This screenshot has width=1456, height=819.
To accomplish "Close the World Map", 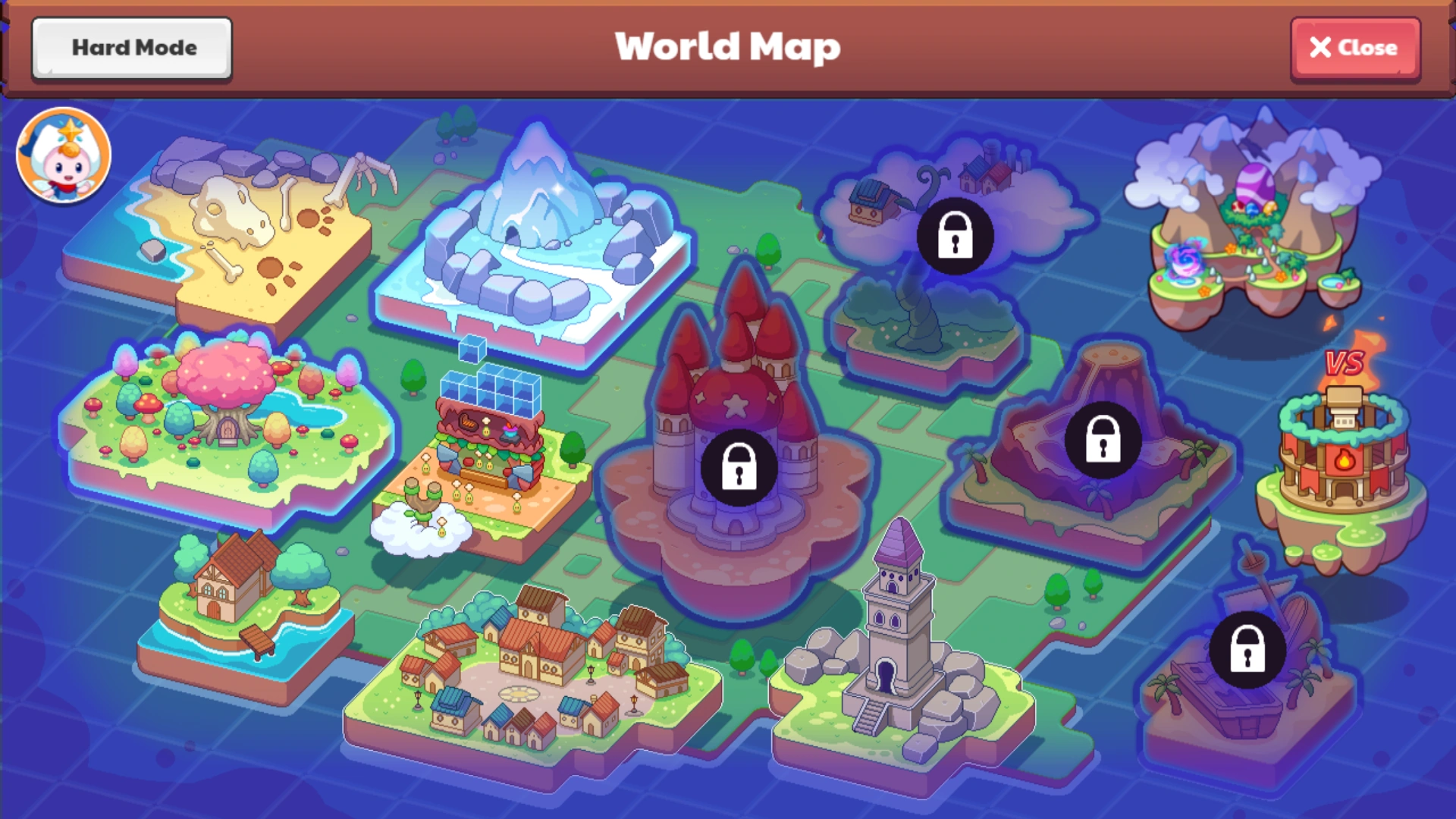I will [1355, 48].
